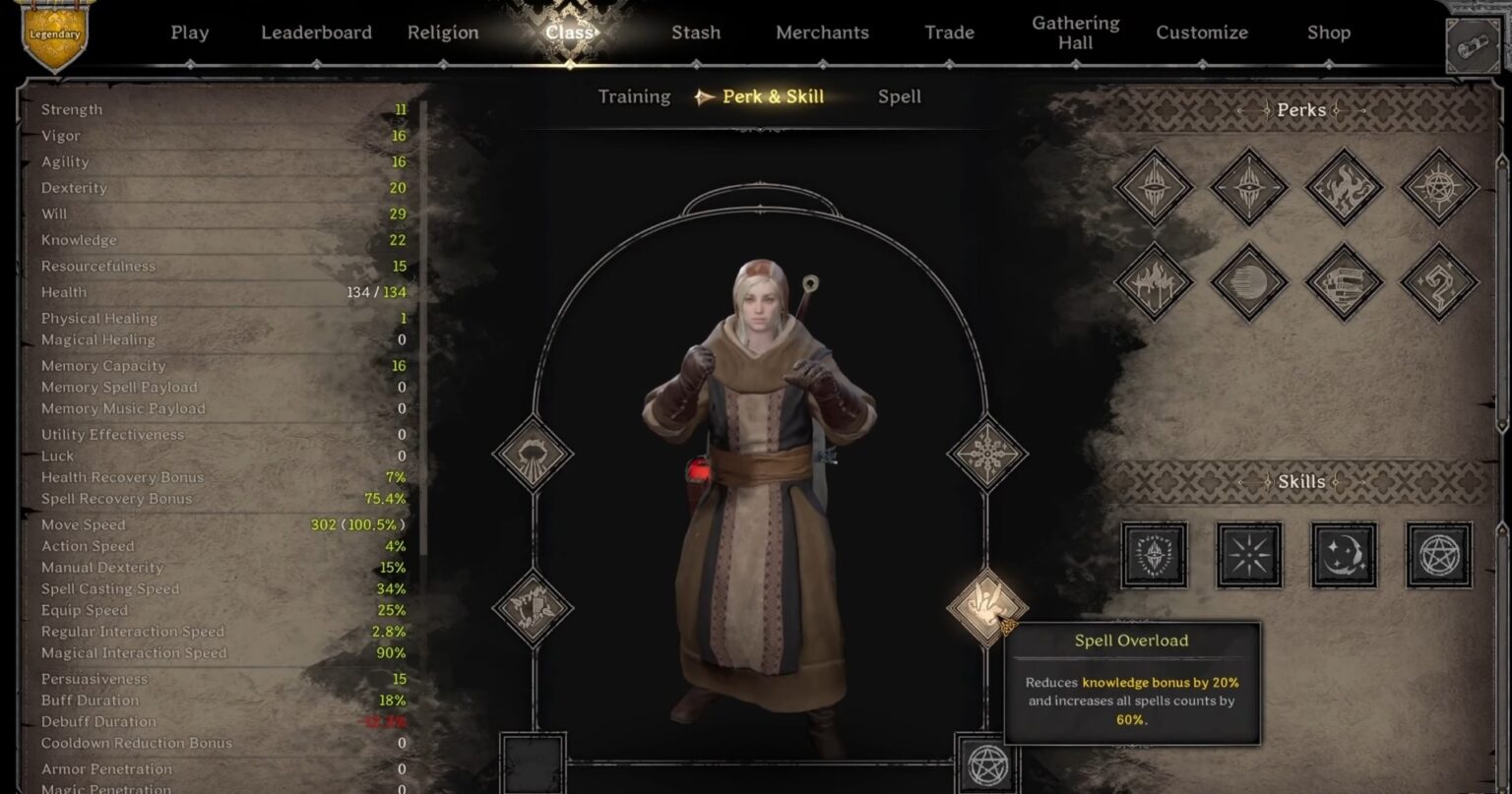Click the snowflake perk slot beside the character
The height and width of the screenshot is (794, 1512).
(x=988, y=454)
